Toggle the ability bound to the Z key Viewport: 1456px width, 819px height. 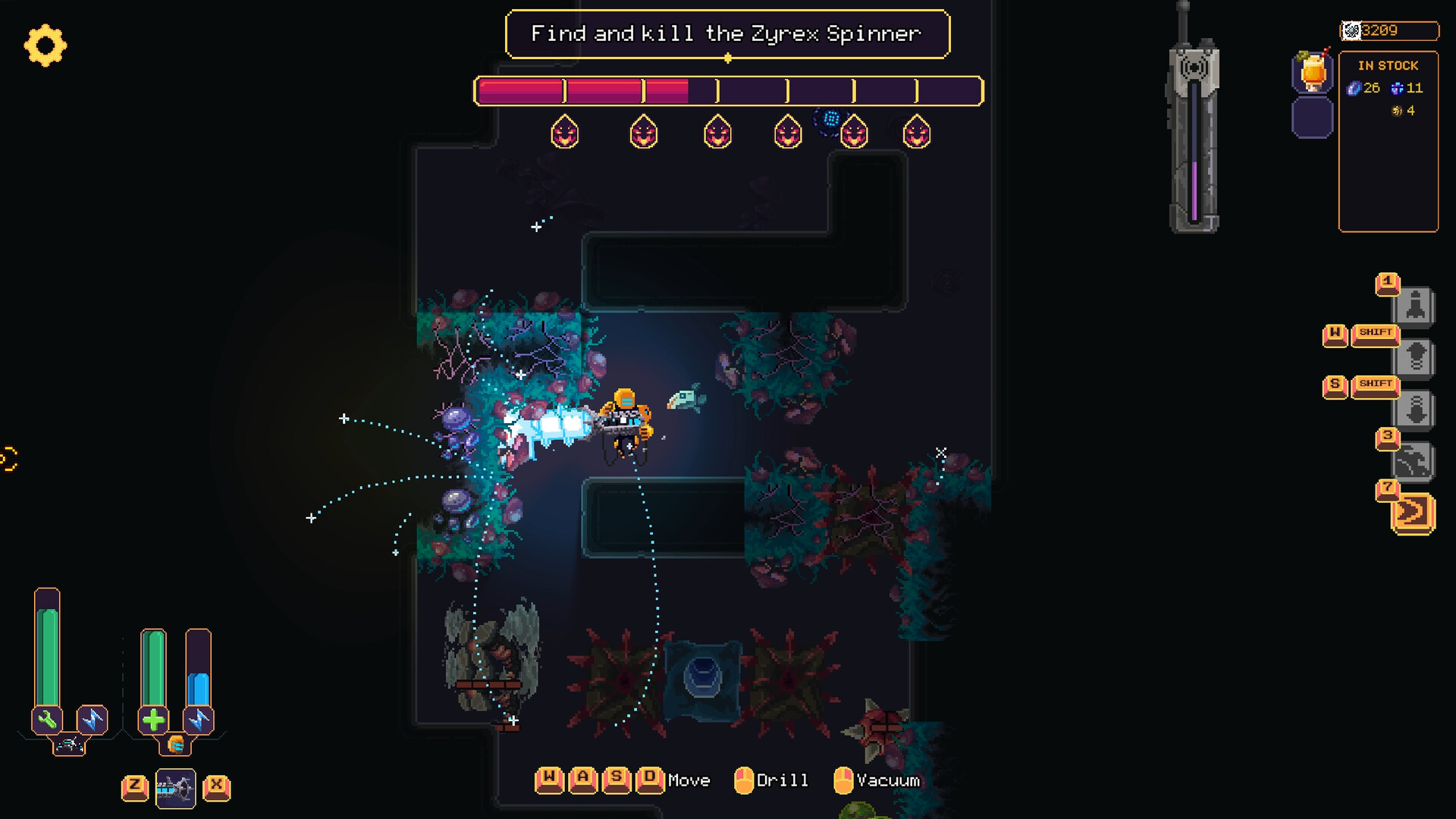136,787
